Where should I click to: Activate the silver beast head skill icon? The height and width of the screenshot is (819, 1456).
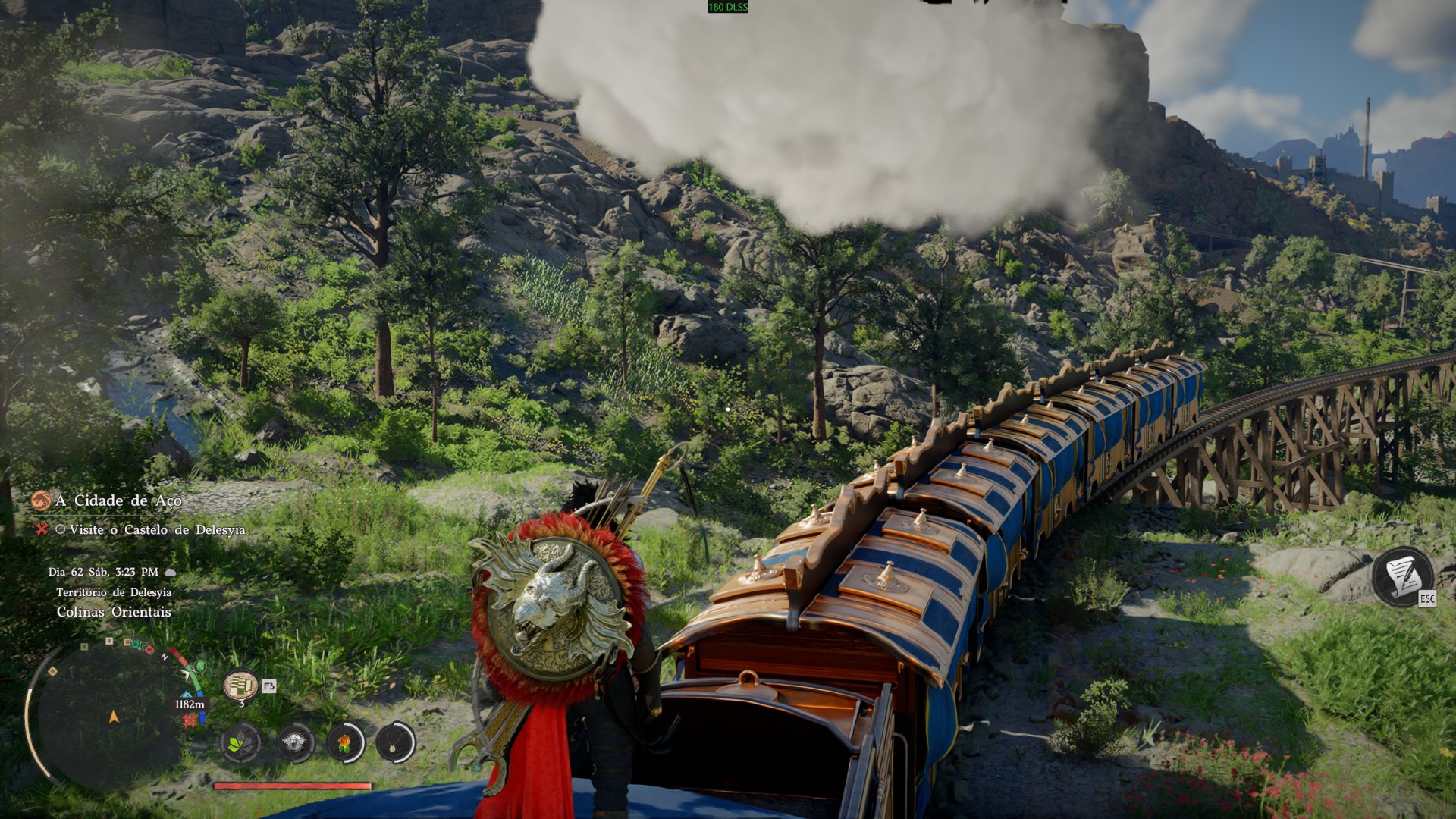click(x=295, y=742)
